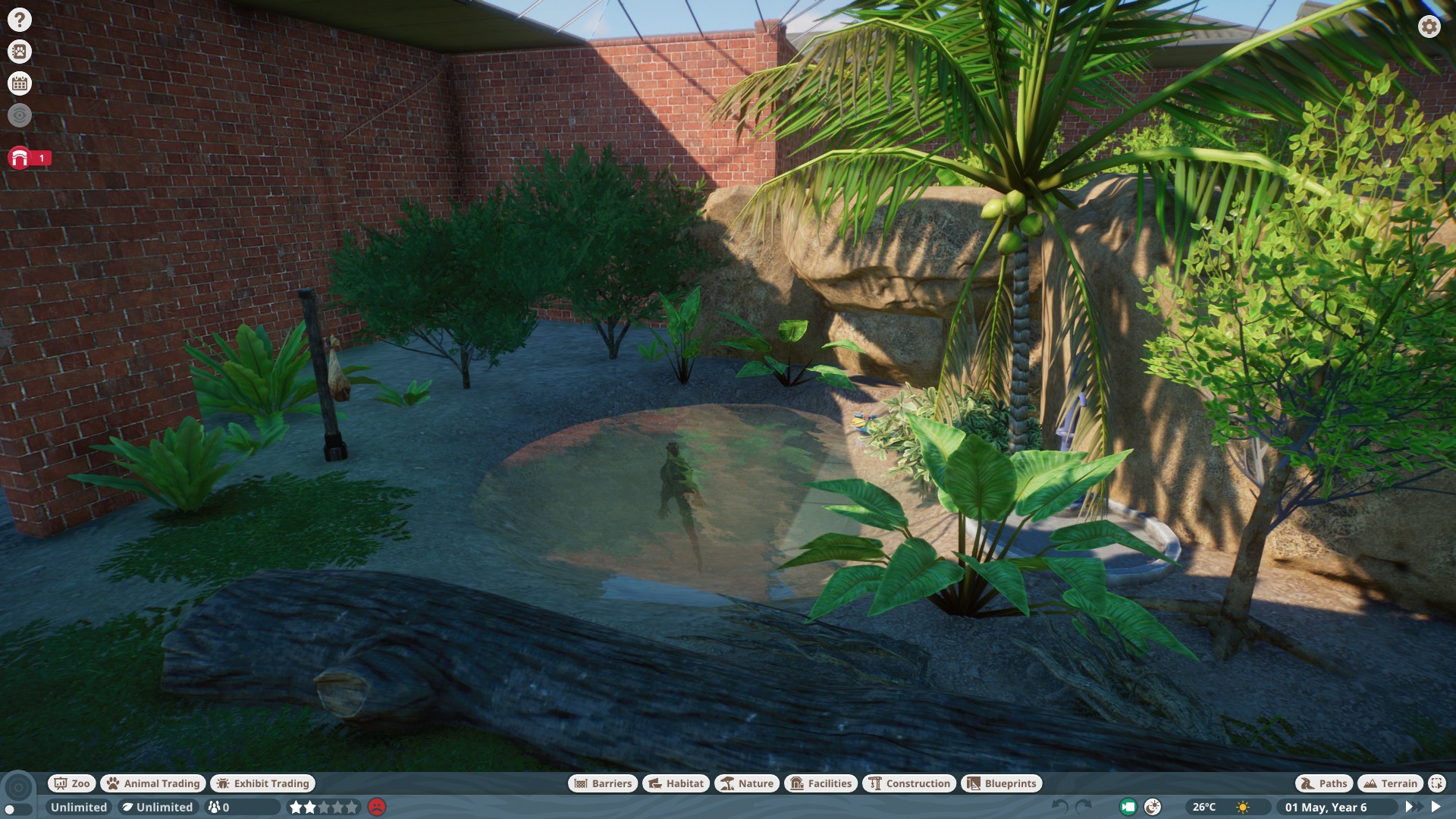Viewport: 1456px width, 819px height.
Task: Open the Blueprints menu
Action: click(1002, 783)
